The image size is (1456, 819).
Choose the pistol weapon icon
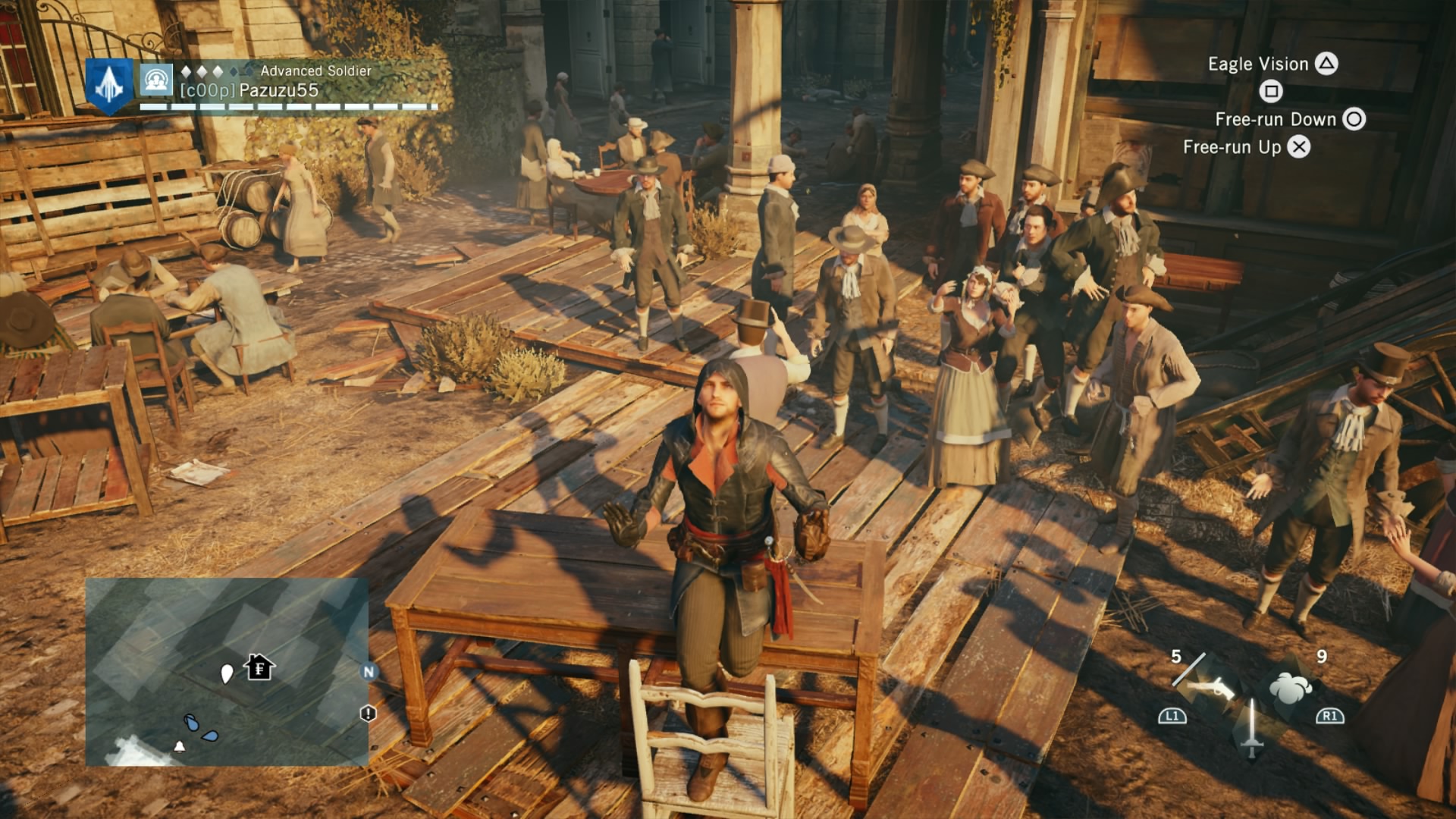click(x=1209, y=689)
